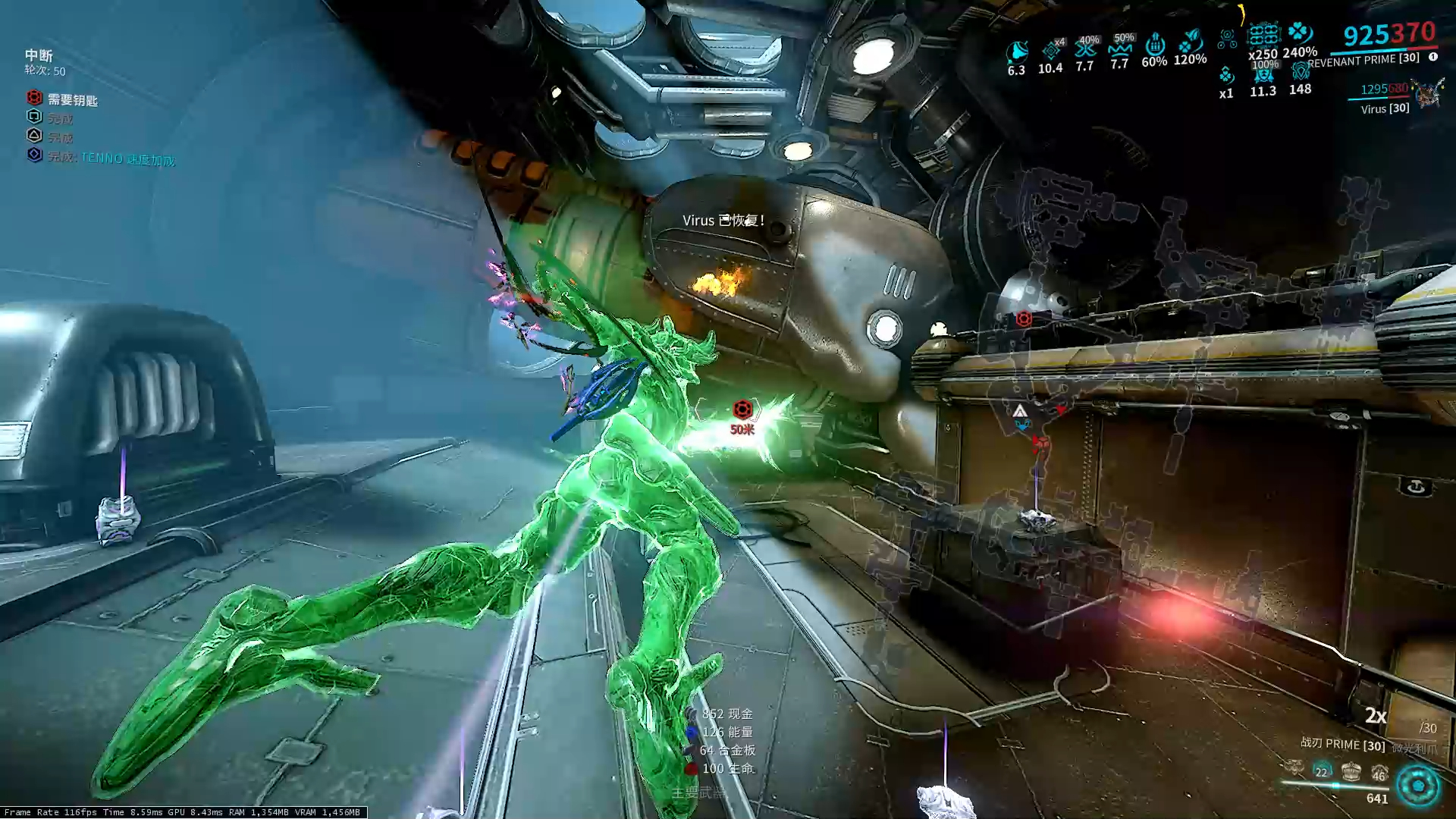Click the red conduit waypoint marker at 50米

742,410
